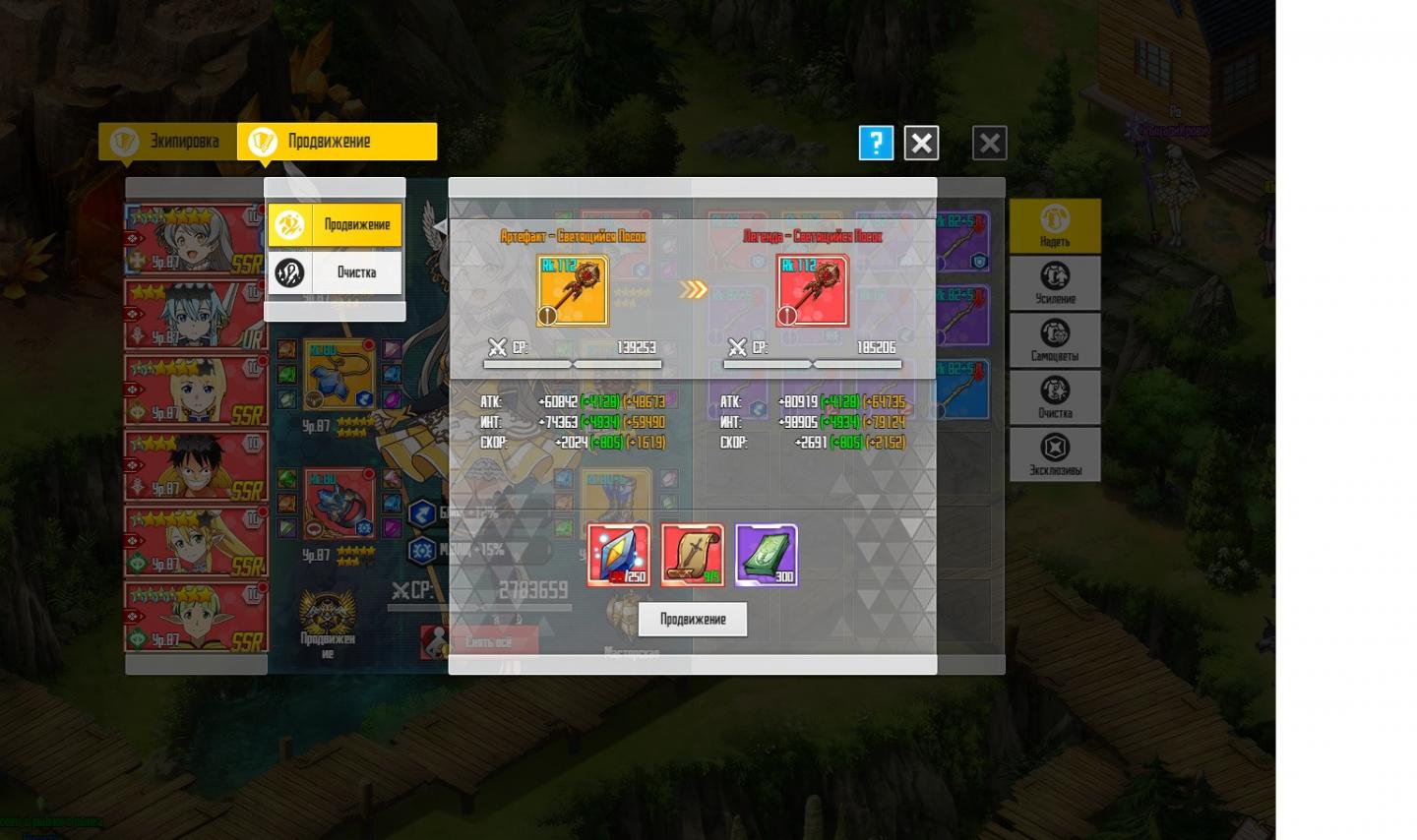Inspect the green book material slot
This screenshot has width=1417, height=840.
[766, 555]
